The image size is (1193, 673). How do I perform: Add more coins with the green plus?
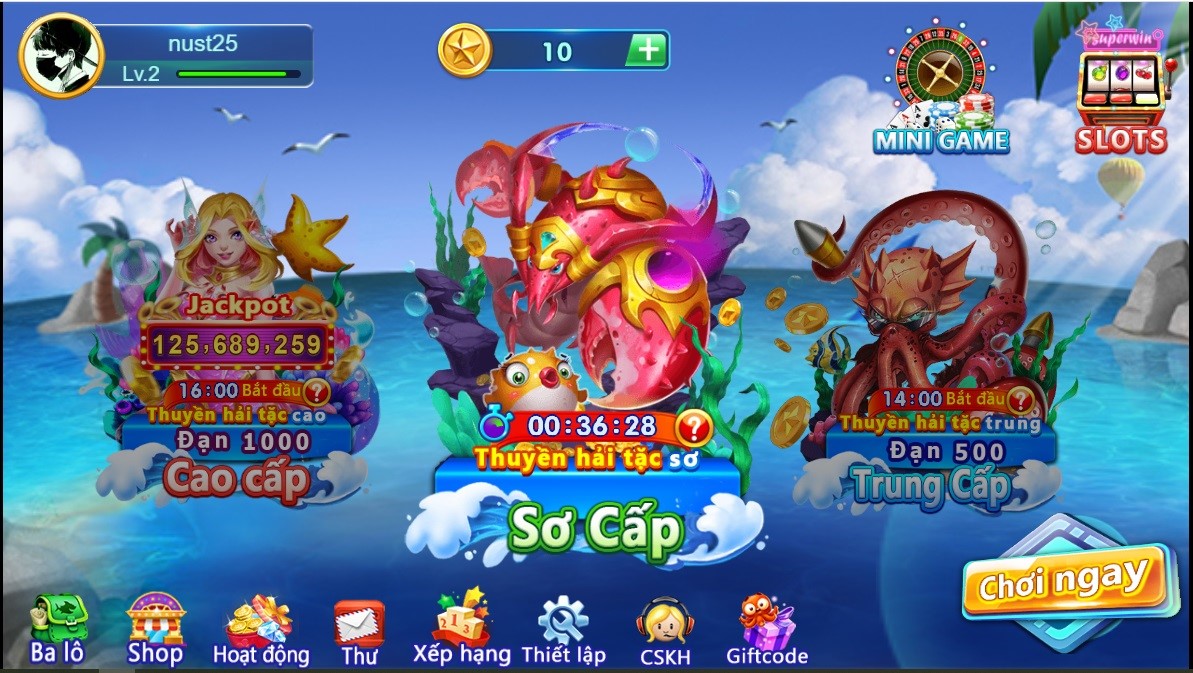pos(647,50)
